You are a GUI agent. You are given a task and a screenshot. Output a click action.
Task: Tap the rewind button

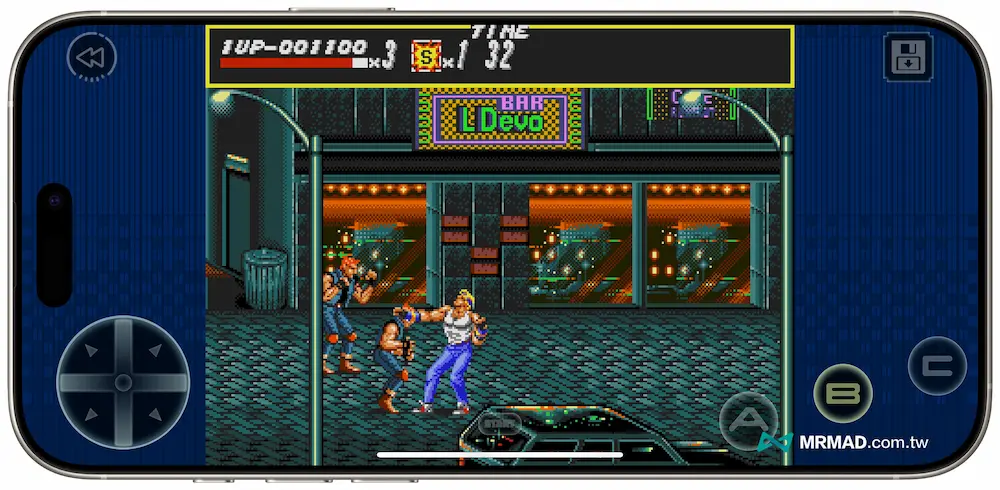point(92,58)
